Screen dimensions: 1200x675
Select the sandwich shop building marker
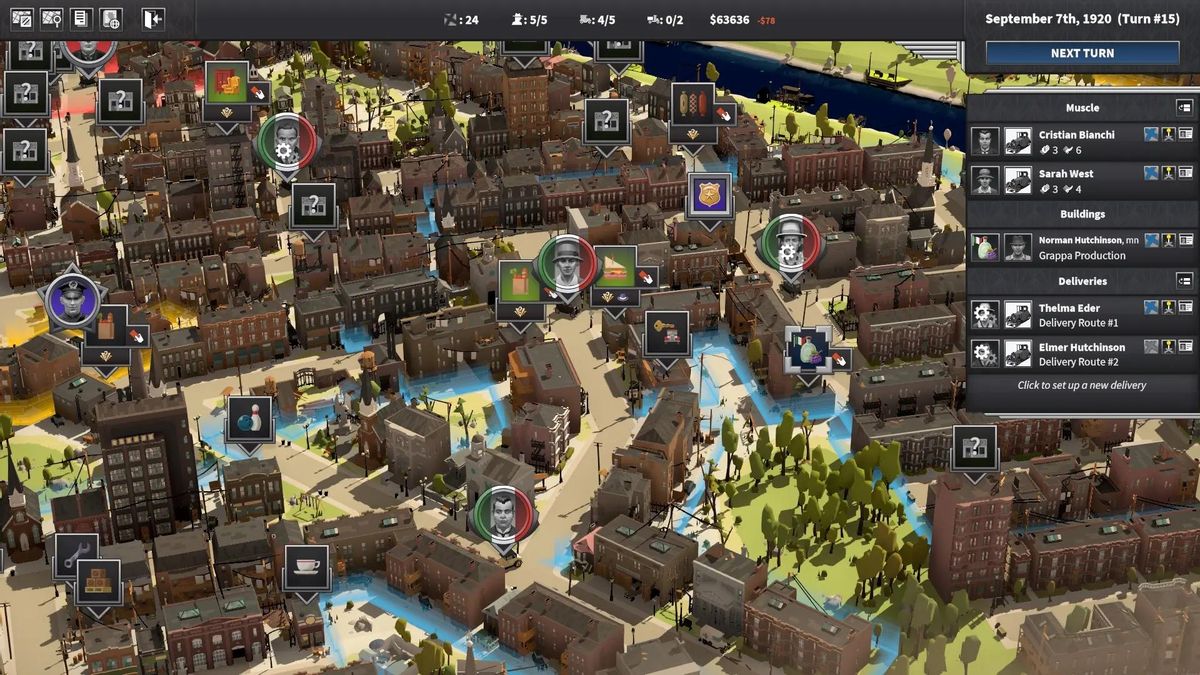point(614,267)
